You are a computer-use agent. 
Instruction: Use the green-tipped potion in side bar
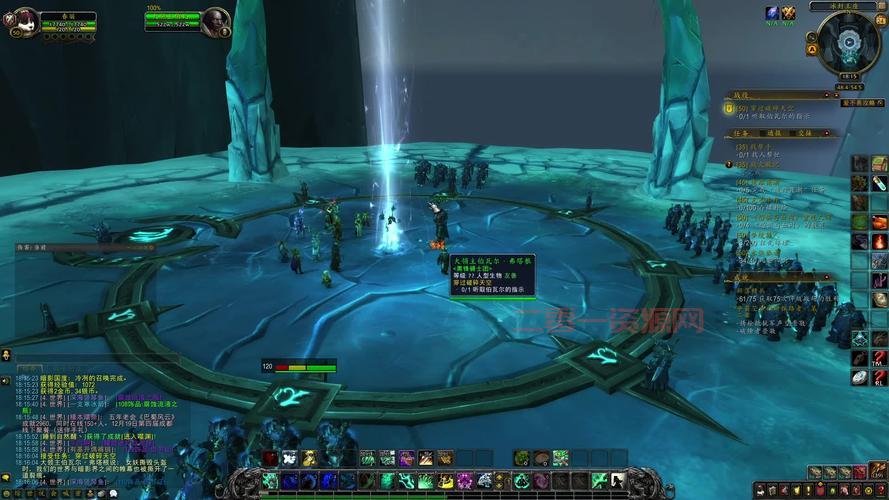pos(879,185)
